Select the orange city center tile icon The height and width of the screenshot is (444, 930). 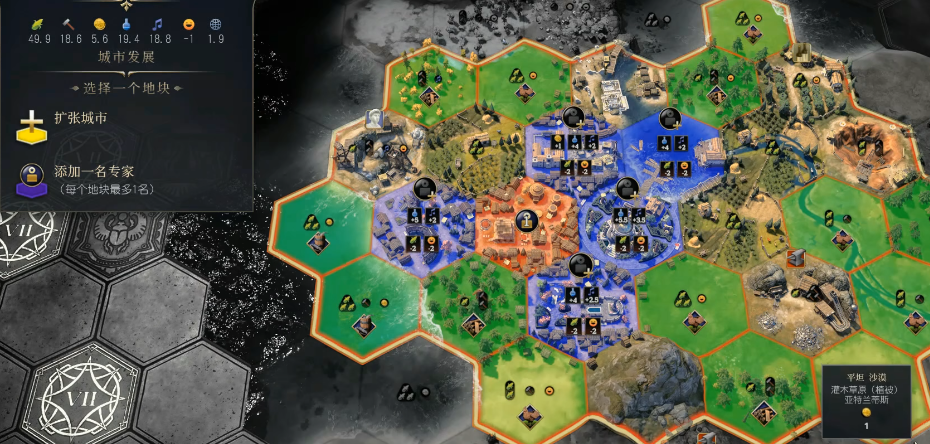[523, 221]
